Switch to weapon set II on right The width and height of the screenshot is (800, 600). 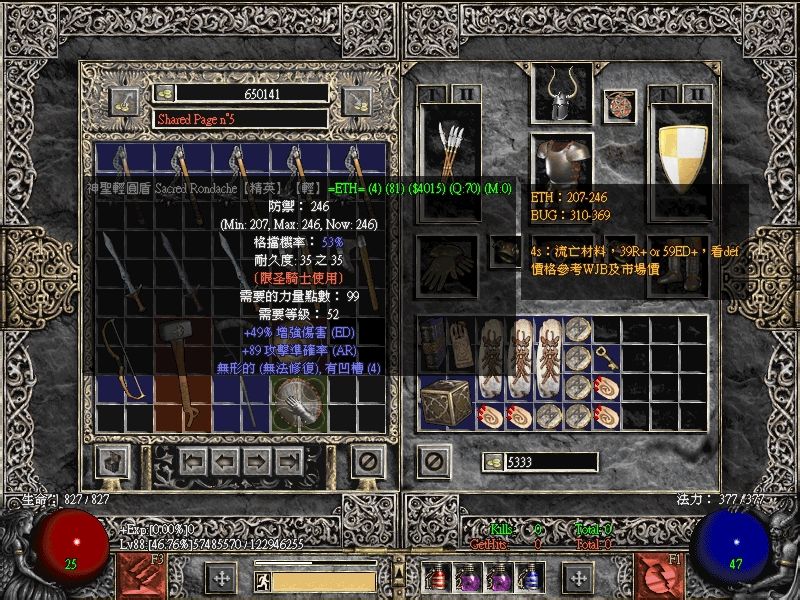point(697,94)
